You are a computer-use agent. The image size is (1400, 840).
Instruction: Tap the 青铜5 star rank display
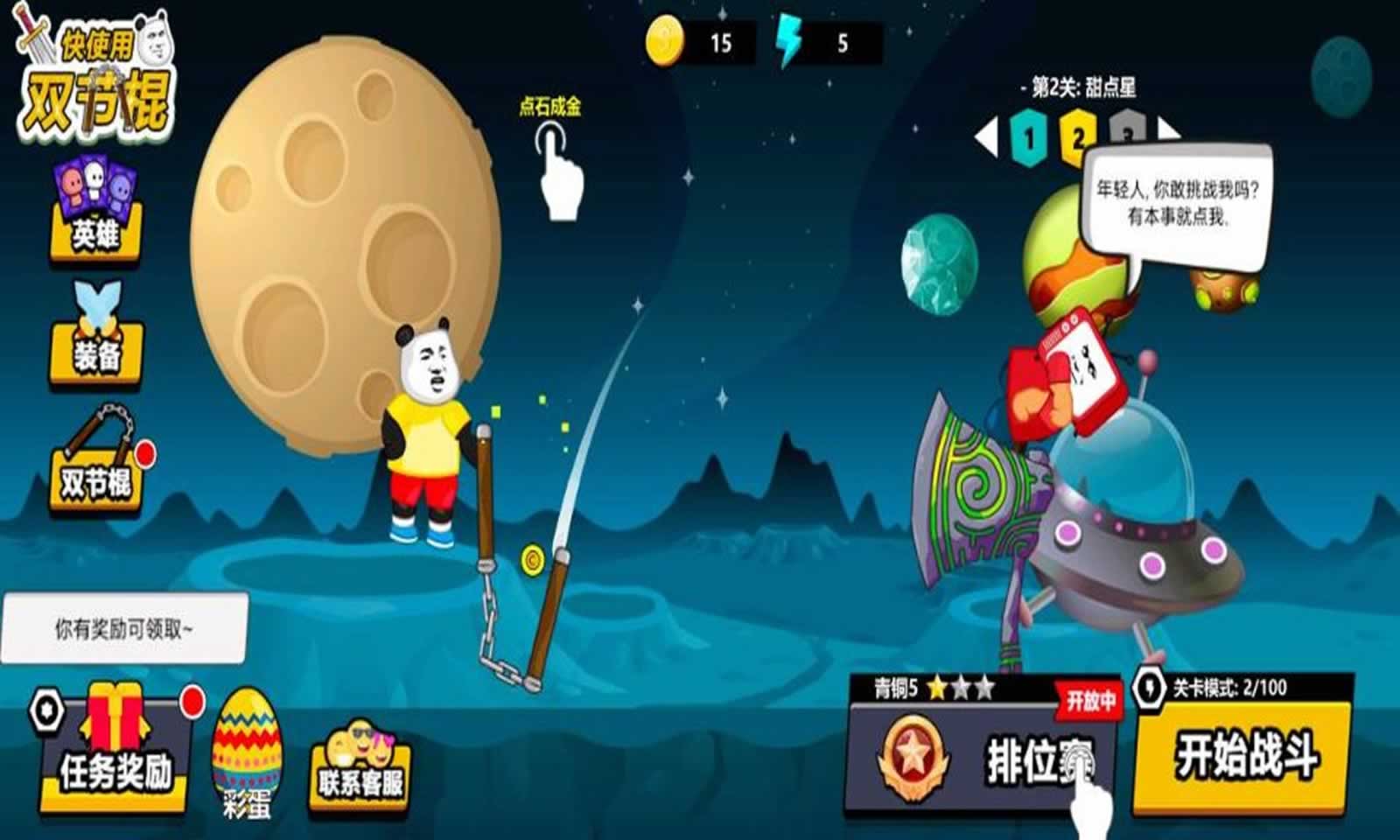click(x=932, y=688)
